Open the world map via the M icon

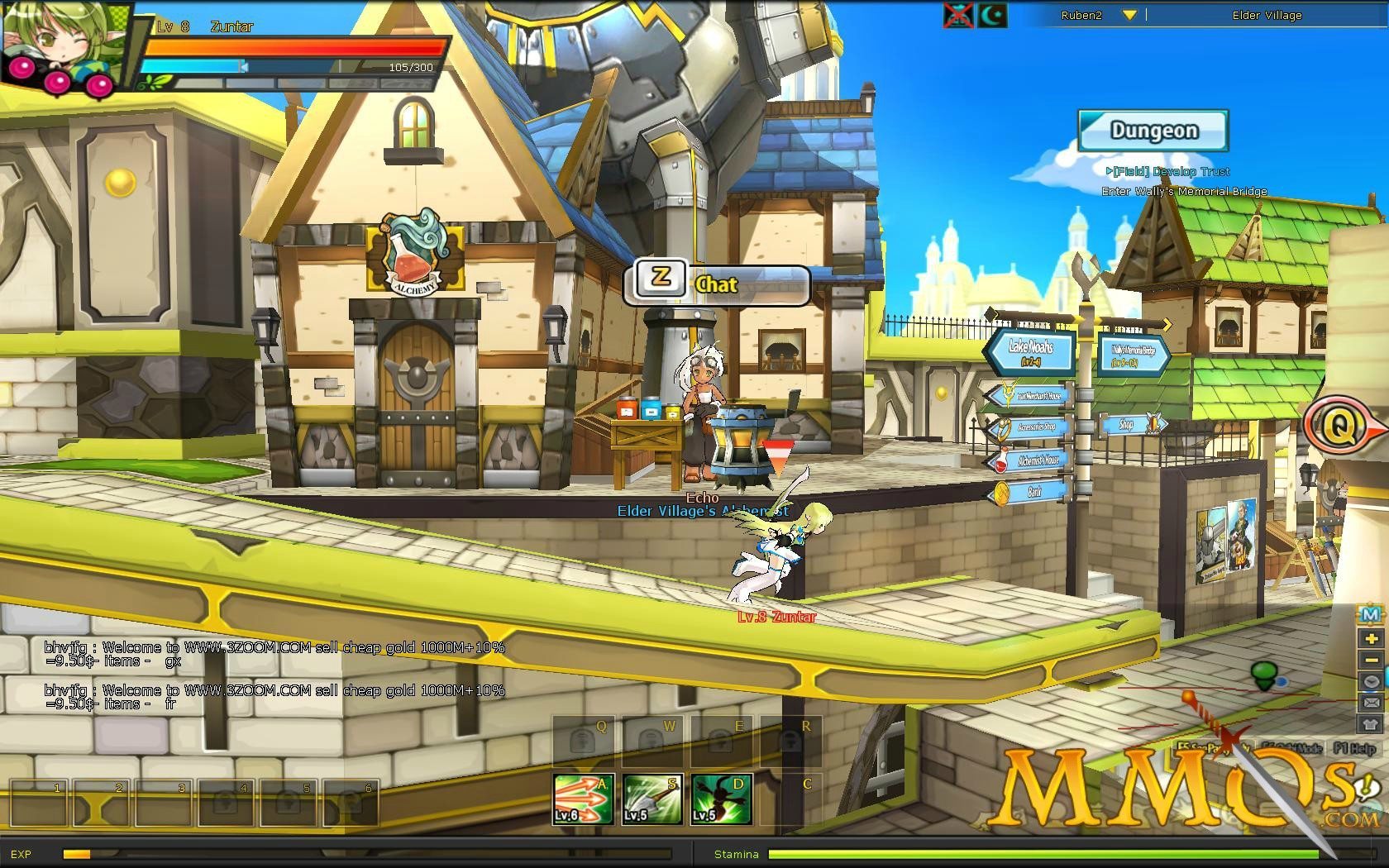1372,615
